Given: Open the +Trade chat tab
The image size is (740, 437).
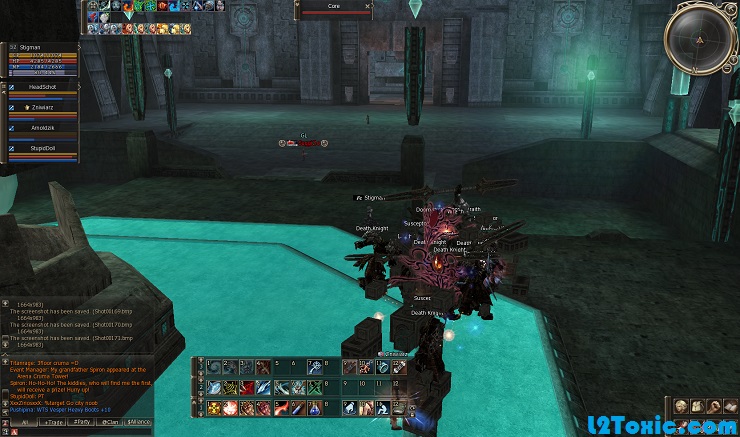Looking at the screenshot, I should tap(53, 423).
